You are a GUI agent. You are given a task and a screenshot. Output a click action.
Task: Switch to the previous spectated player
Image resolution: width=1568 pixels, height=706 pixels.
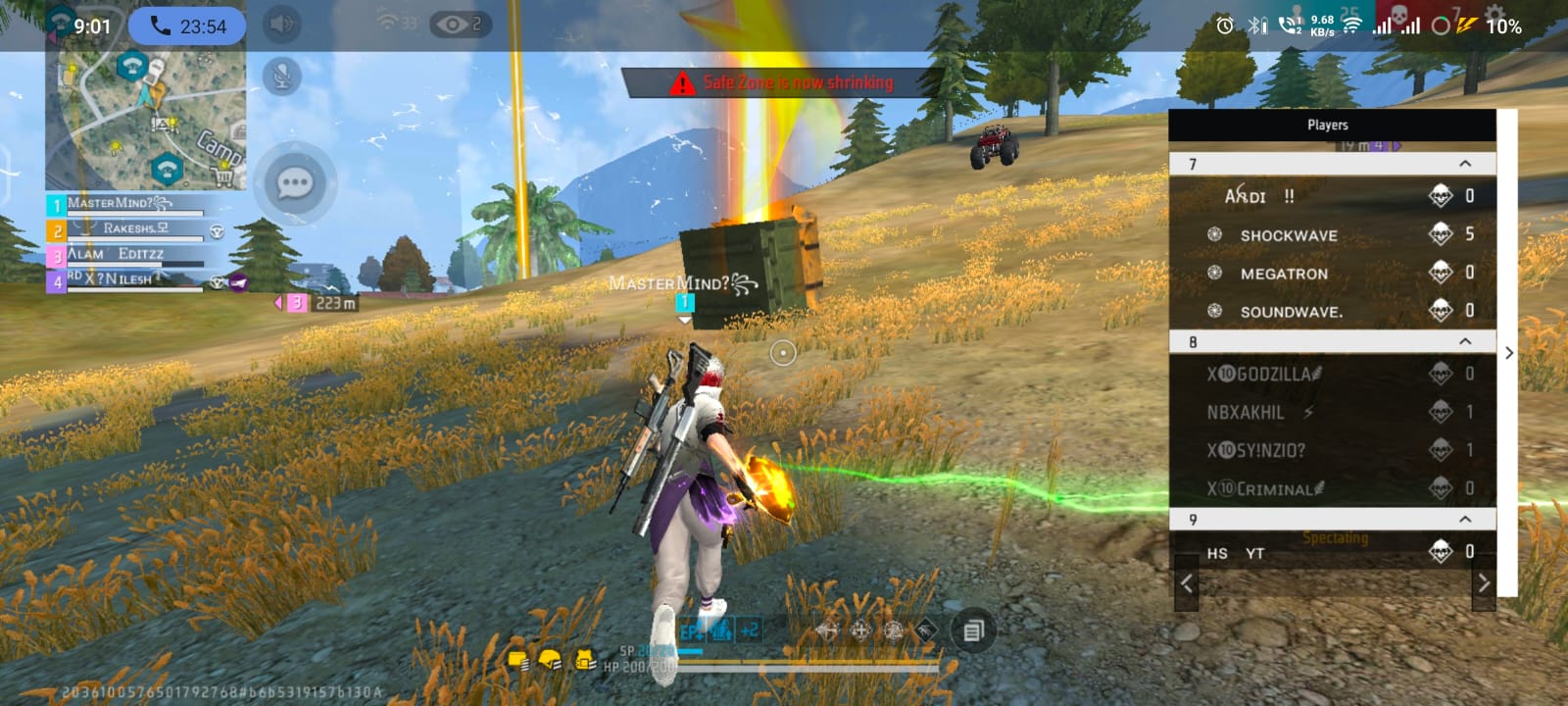point(1187,583)
